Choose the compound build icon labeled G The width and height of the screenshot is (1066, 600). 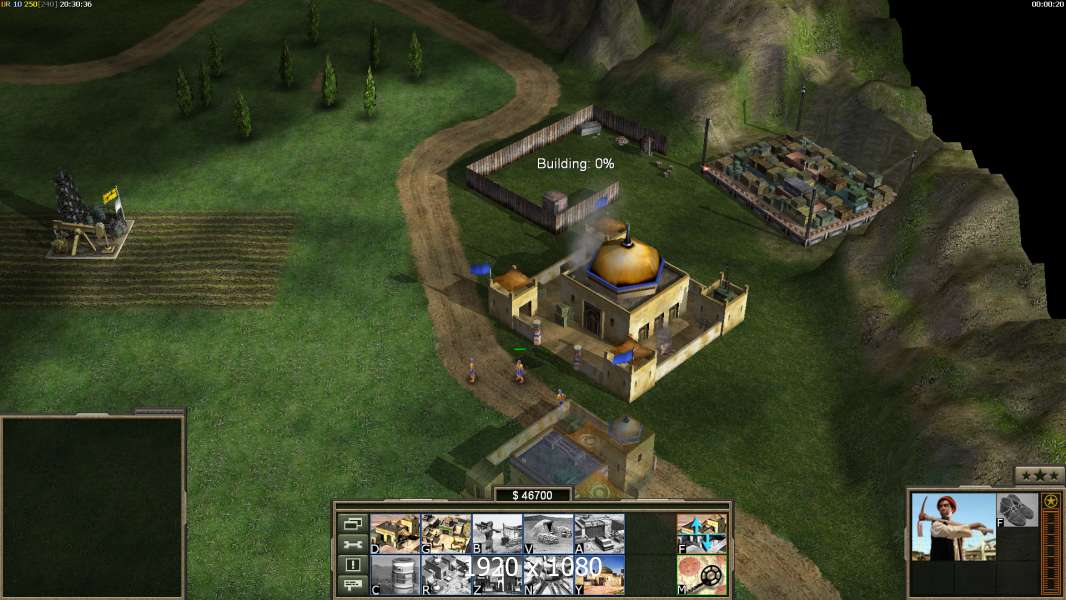coord(446,534)
